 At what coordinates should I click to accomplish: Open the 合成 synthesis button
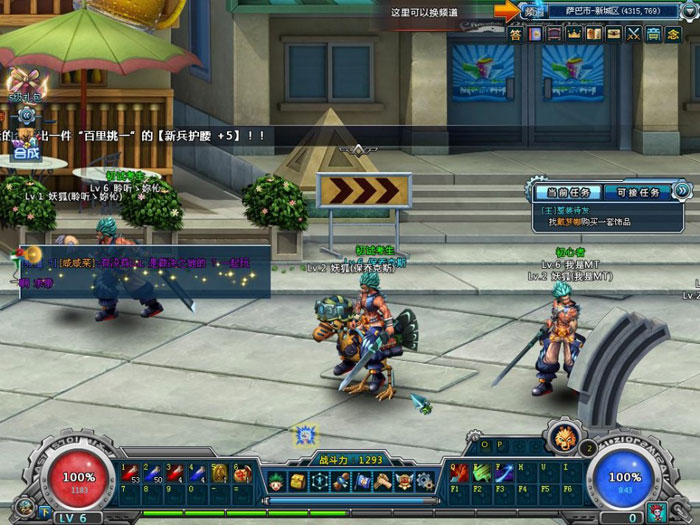(x=26, y=153)
